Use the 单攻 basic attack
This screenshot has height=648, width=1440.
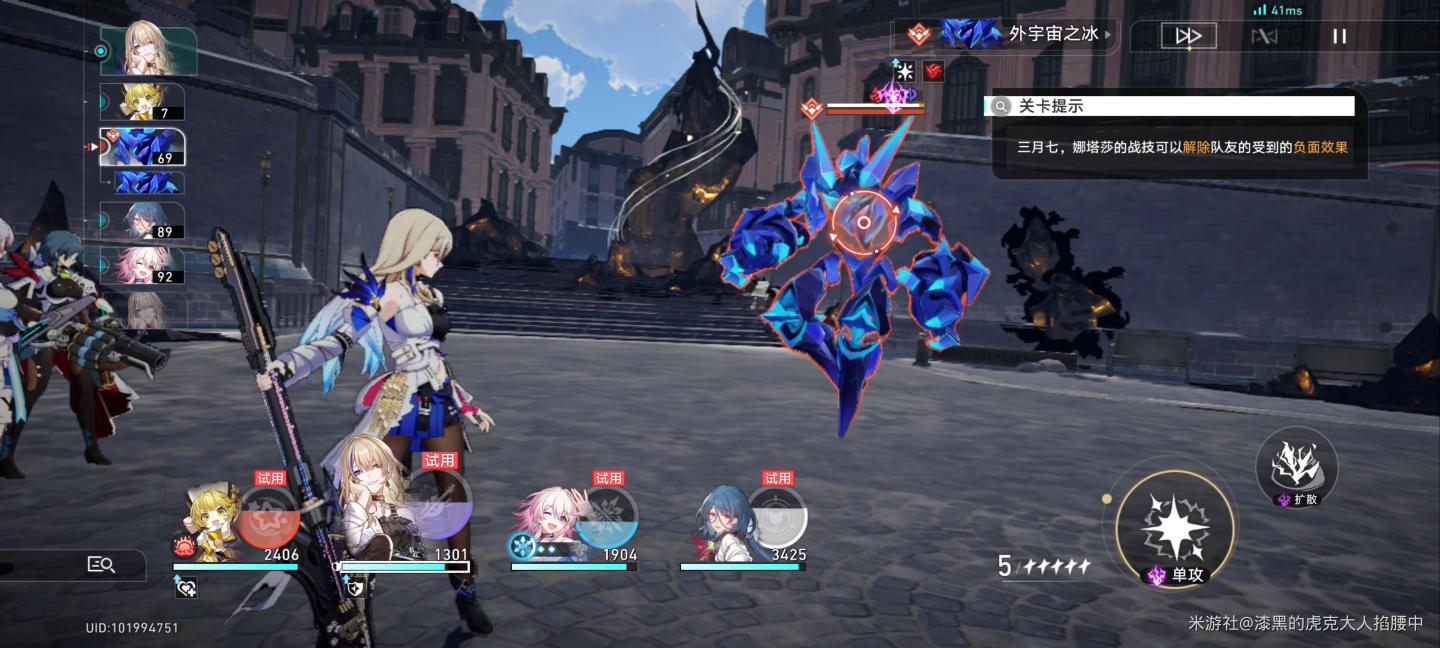1175,524
